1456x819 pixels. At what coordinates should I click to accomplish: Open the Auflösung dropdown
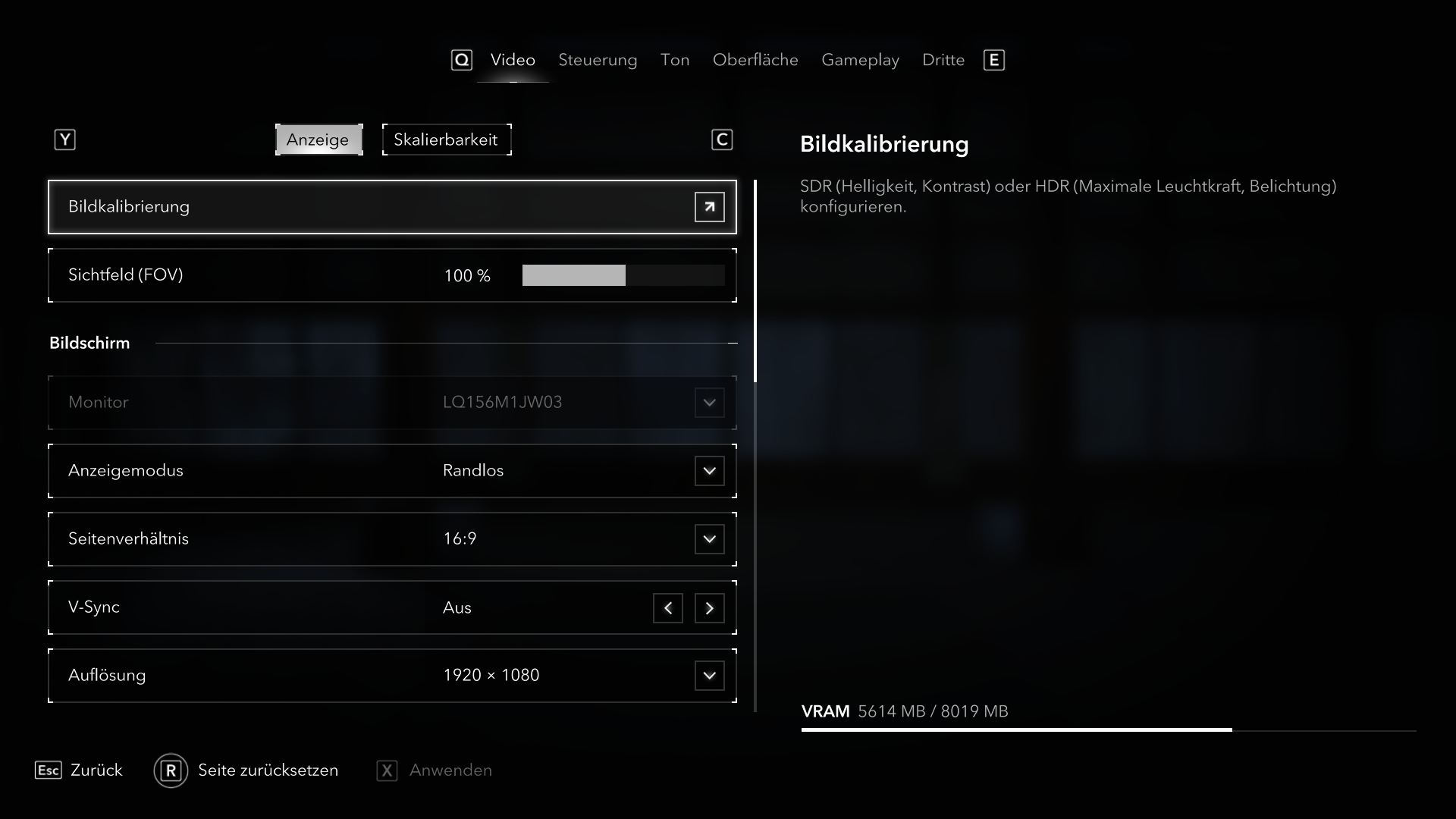coord(709,676)
